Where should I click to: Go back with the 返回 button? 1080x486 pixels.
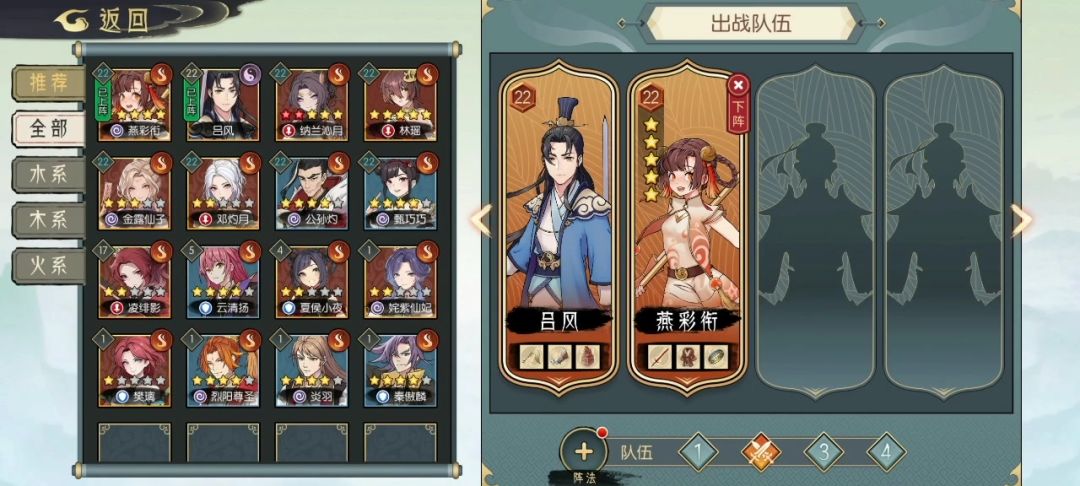tap(104, 21)
